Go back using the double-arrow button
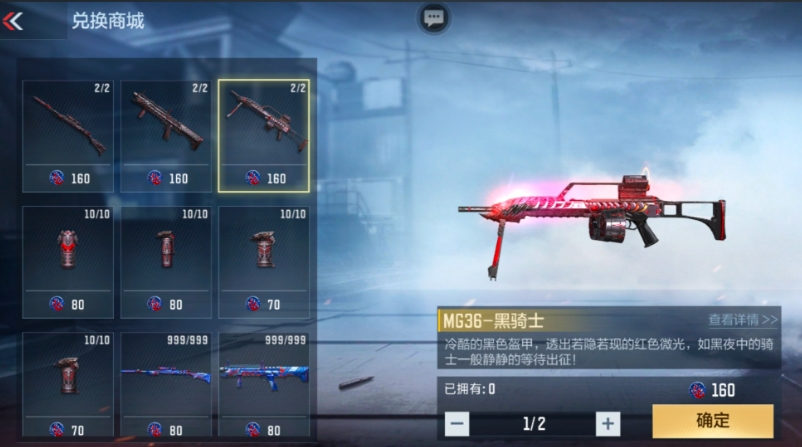 click(15, 20)
